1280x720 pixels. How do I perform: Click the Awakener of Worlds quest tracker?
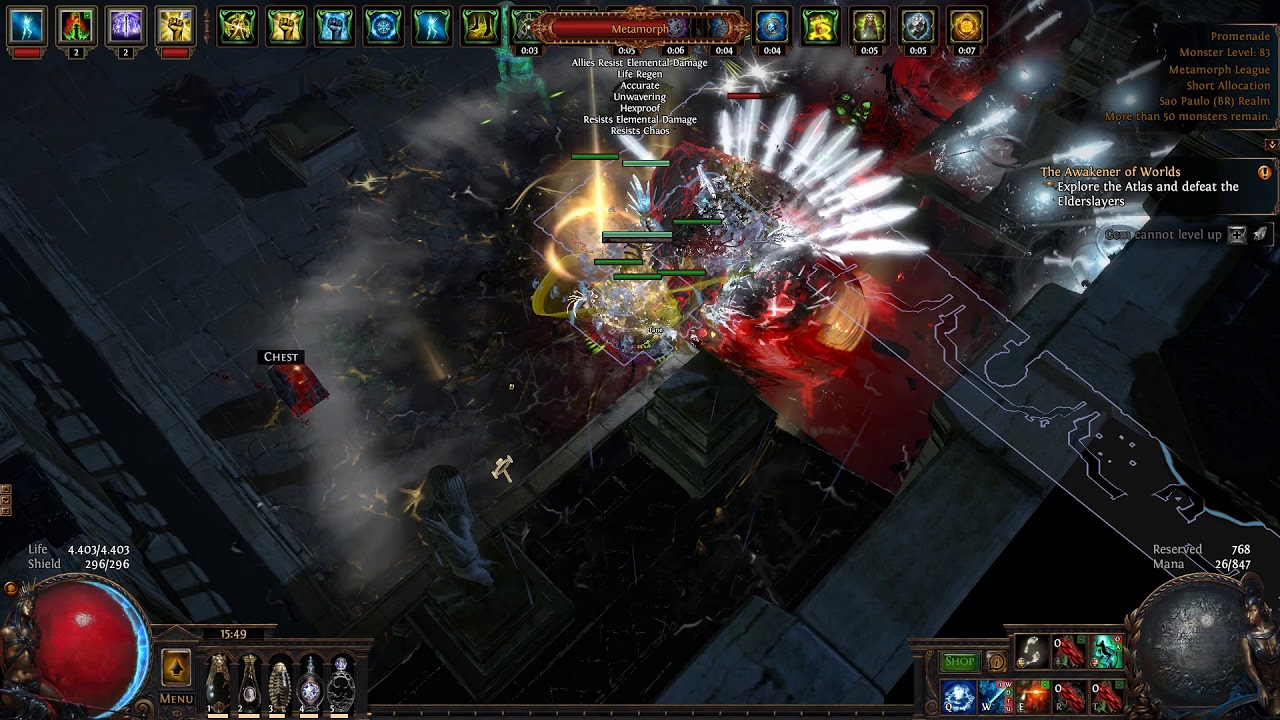coord(1110,172)
